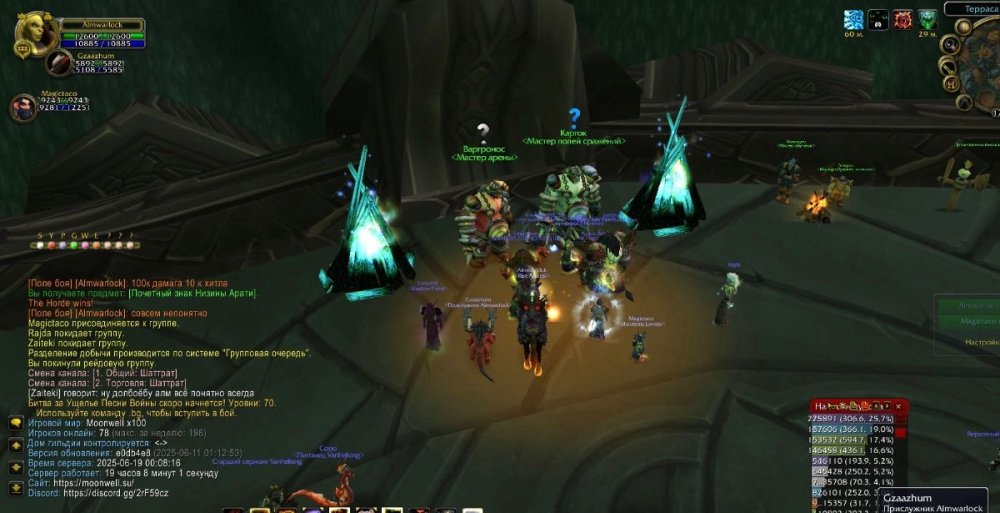Close the damage meter window
This screenshot has height=513, width=1000.
pyautogui.click(x=899, y=406)
